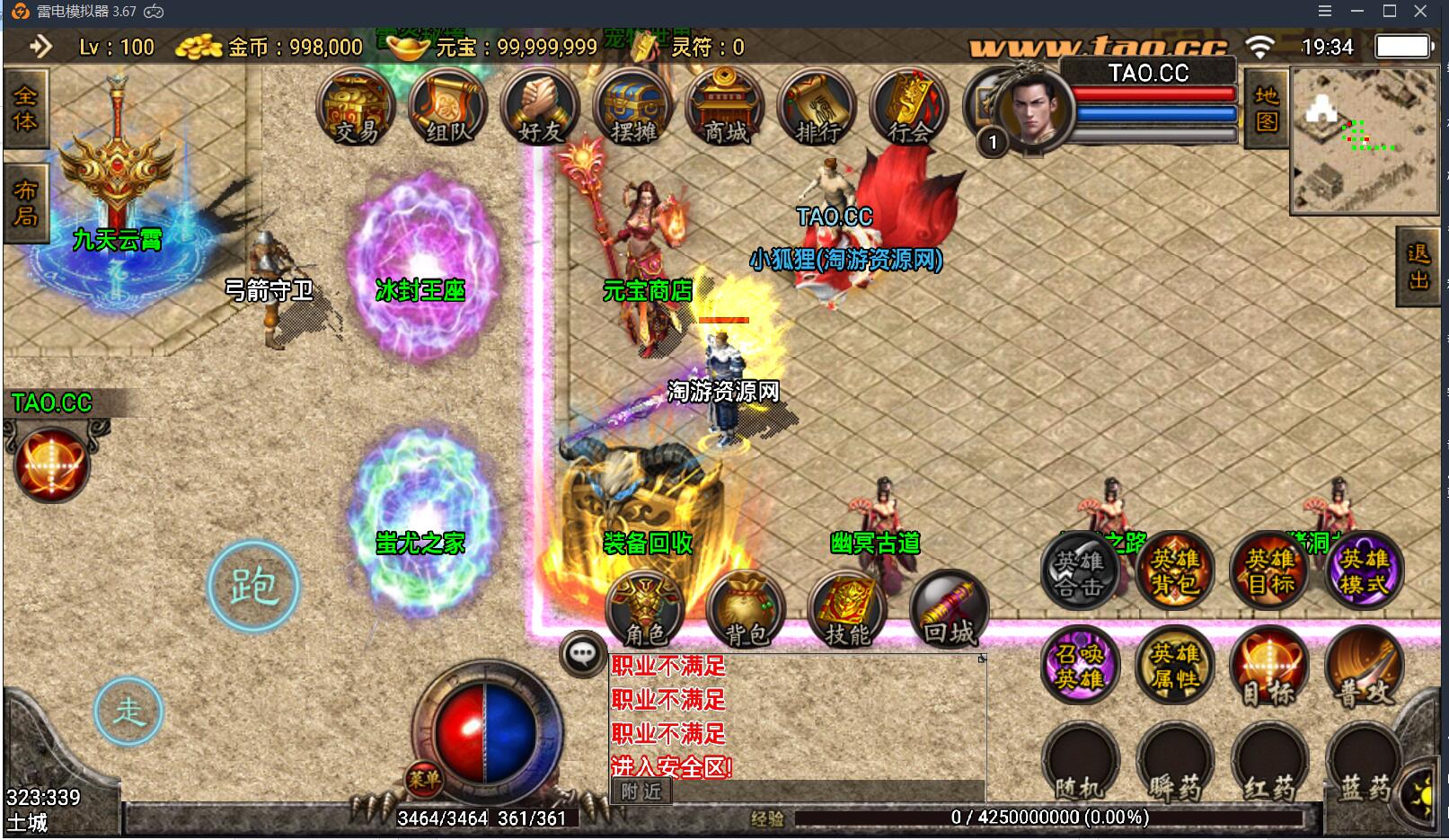This screenshot has width=1449, height=840.
Task: Switch to 跑 run mode
Action: tap(253, 587)
